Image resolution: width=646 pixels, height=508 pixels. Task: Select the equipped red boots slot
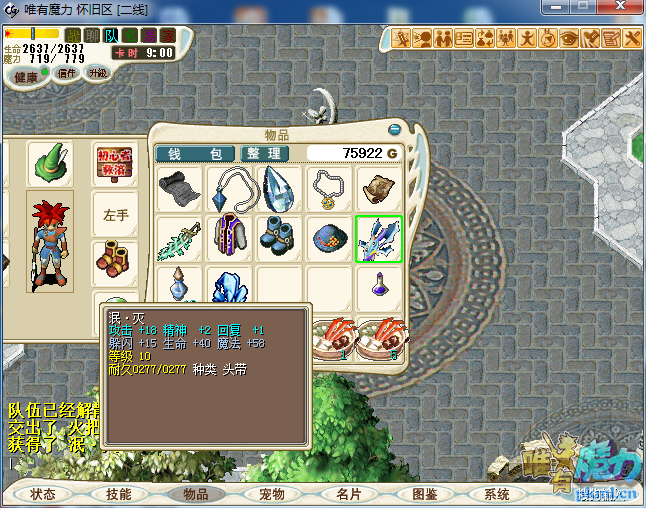116,261
